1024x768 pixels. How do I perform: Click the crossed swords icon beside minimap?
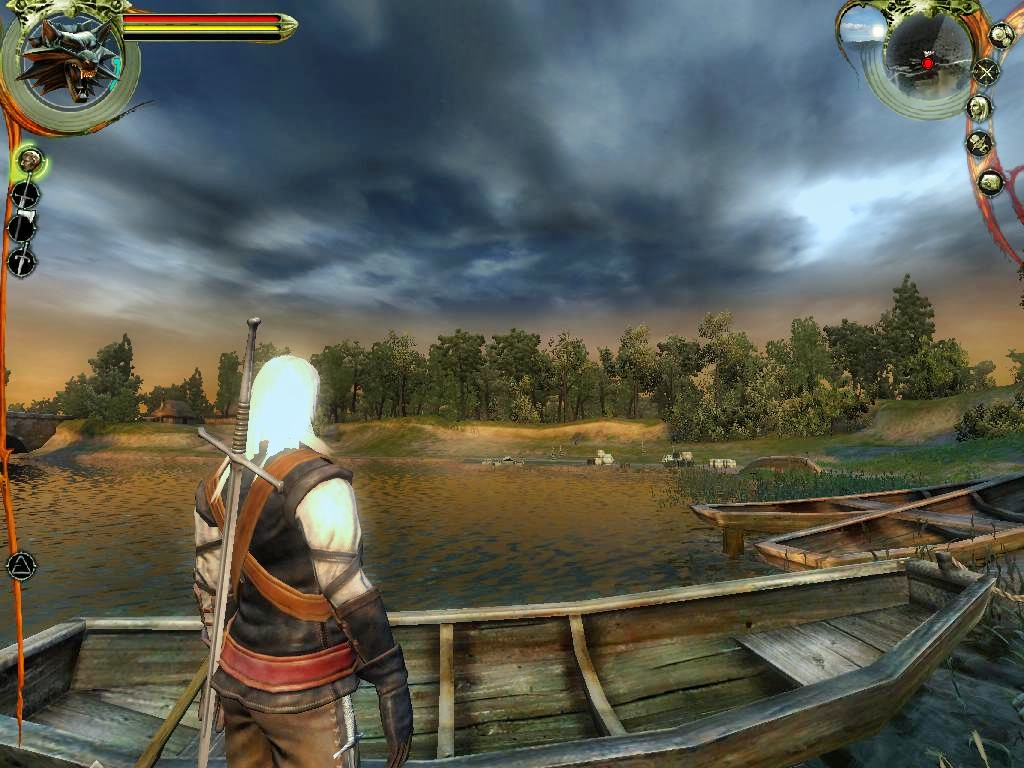click(x=987, y=71)
